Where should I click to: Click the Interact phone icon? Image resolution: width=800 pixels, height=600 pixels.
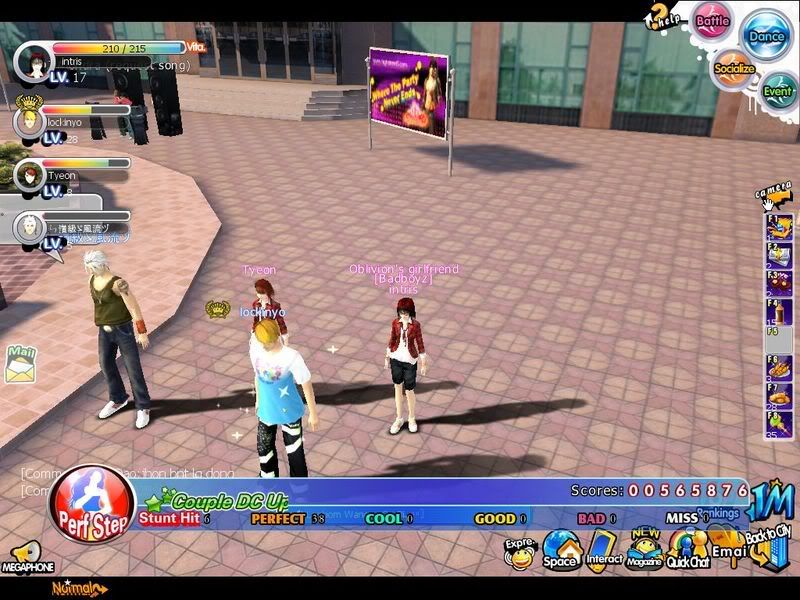click(604, 549)
